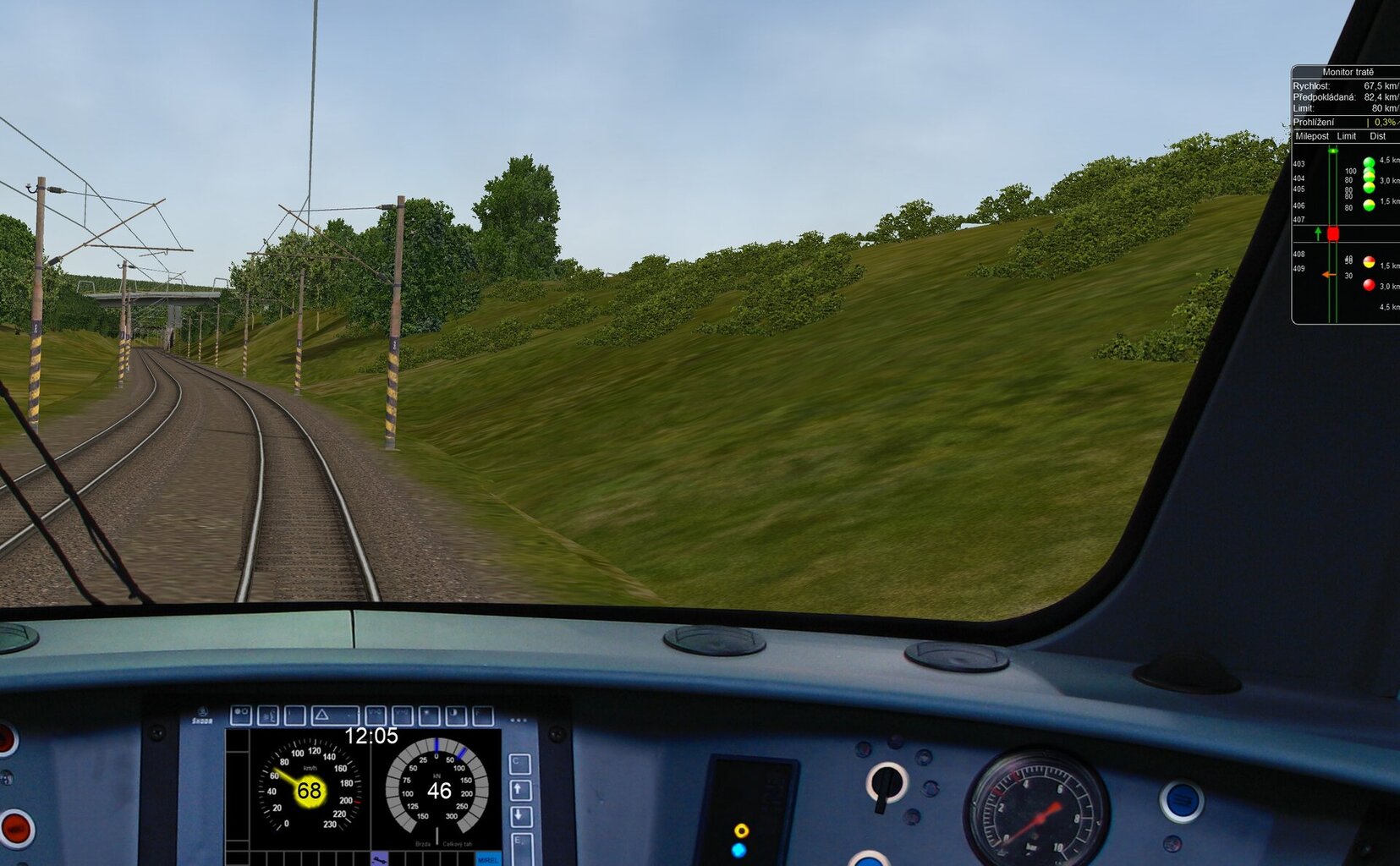Click the up arrow button beside the display

tap(520, 790)
